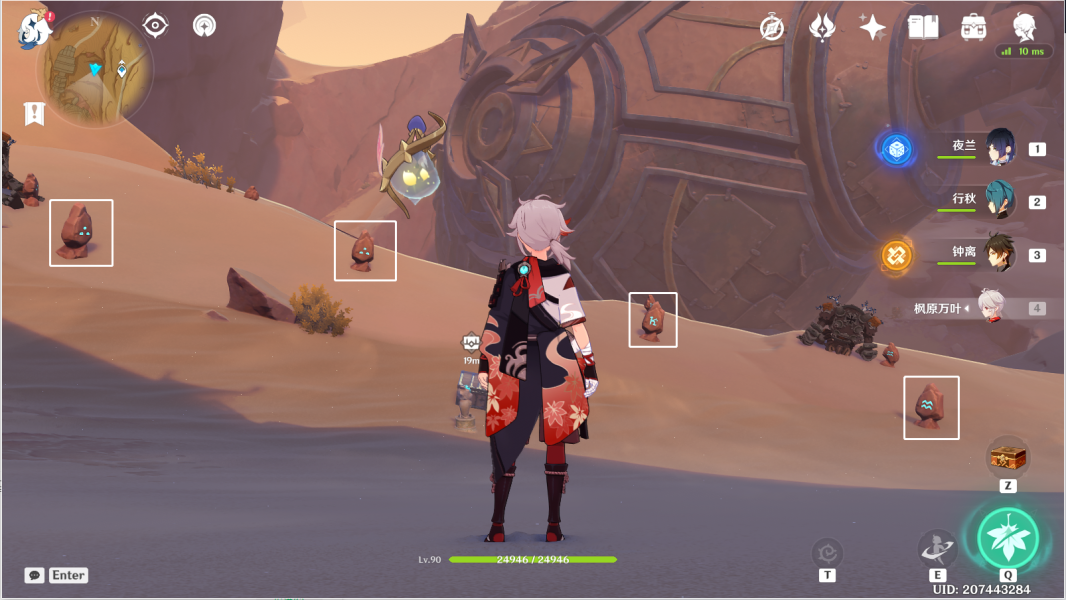This screenshot has width=1066, height=600.
Task: Open the compass events icon
Action: click(772, 27)
